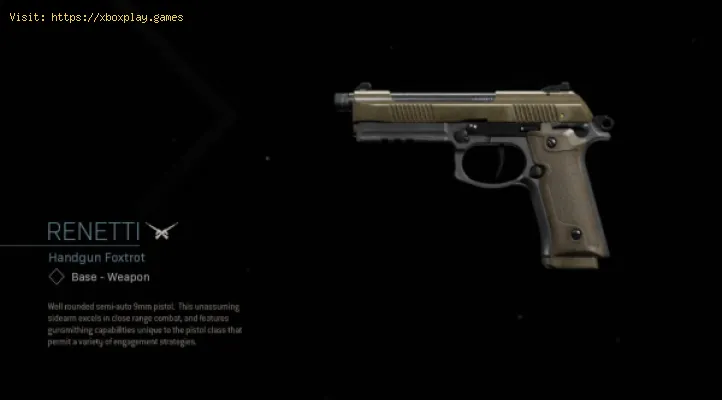Click the crossed swords icon beside Renetti
This screenshot has height=400, width=722.
[x=161, y=231]
